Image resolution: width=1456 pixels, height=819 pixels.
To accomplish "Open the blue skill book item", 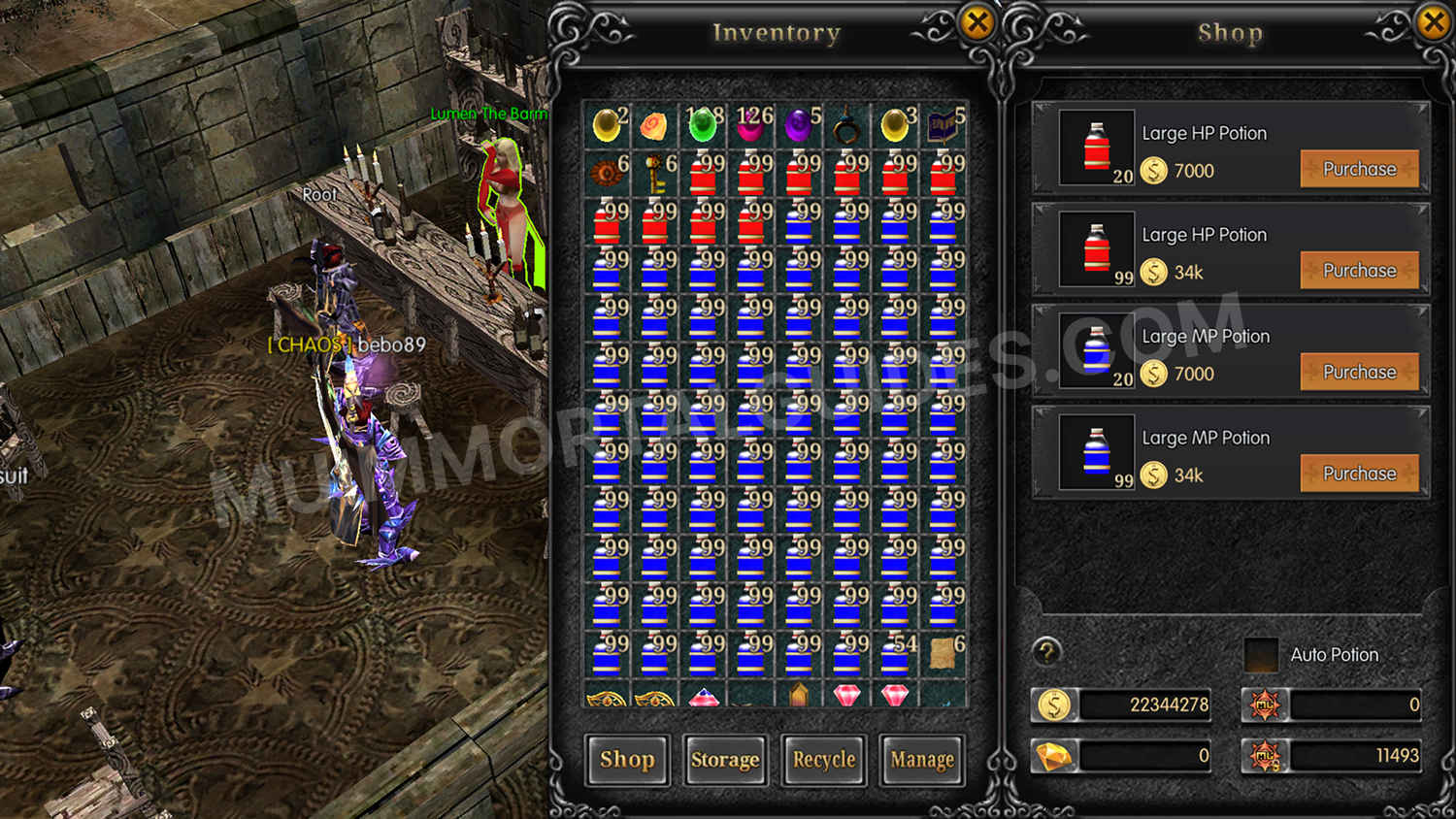I will click(x=943, y=126).
